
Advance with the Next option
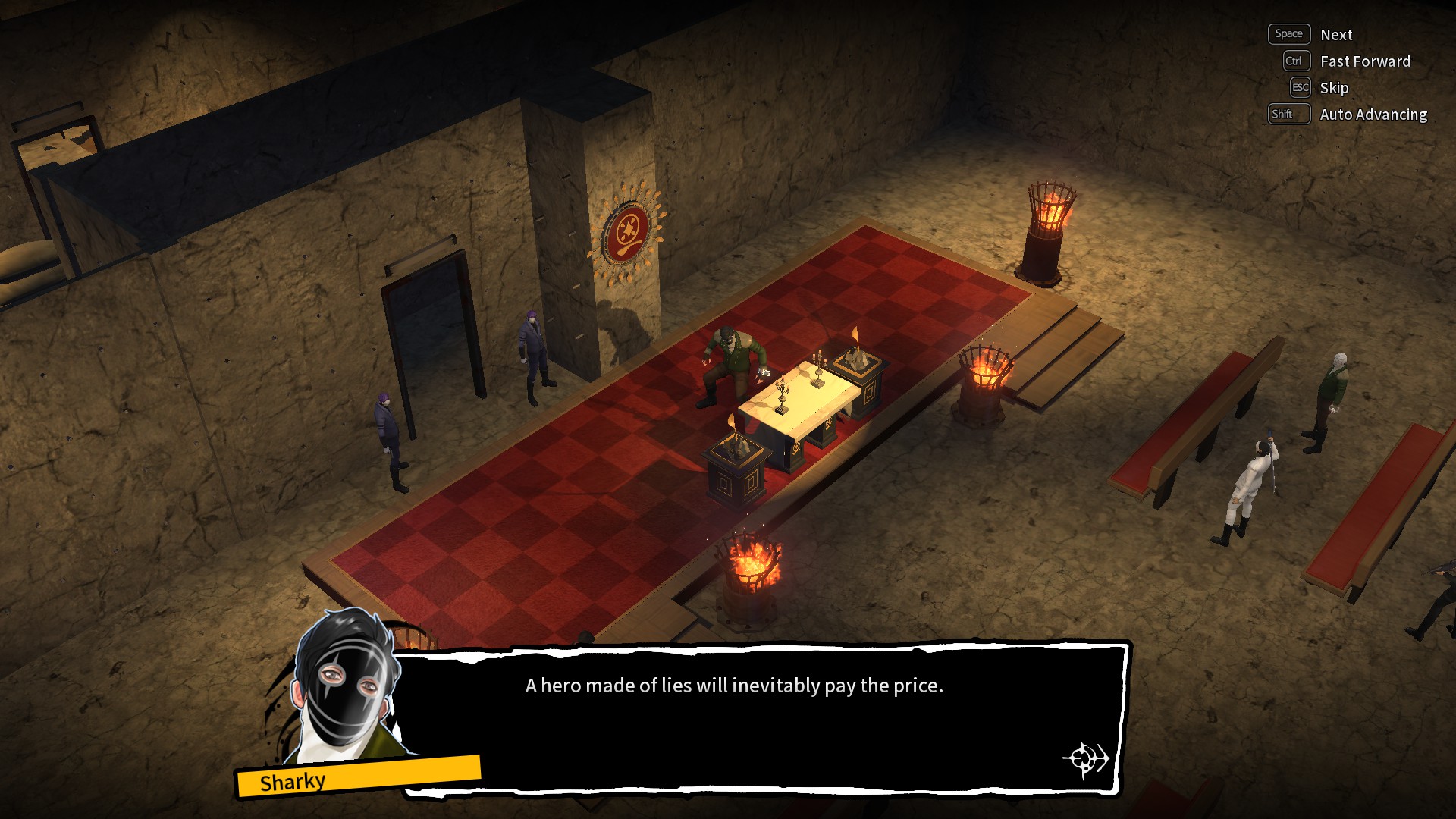tap(1335, 35)
